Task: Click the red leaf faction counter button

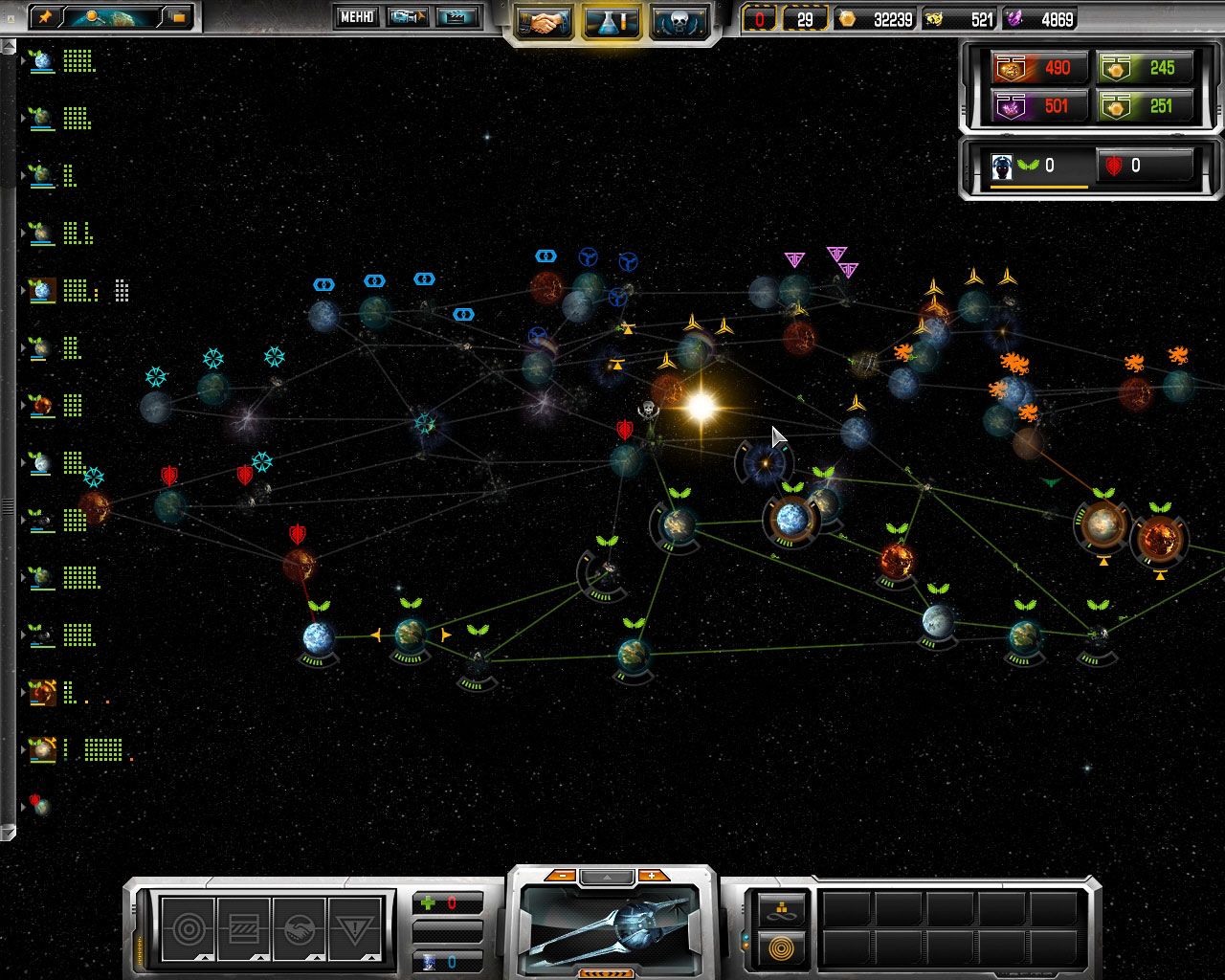Action: click(x=1145, y=166)
